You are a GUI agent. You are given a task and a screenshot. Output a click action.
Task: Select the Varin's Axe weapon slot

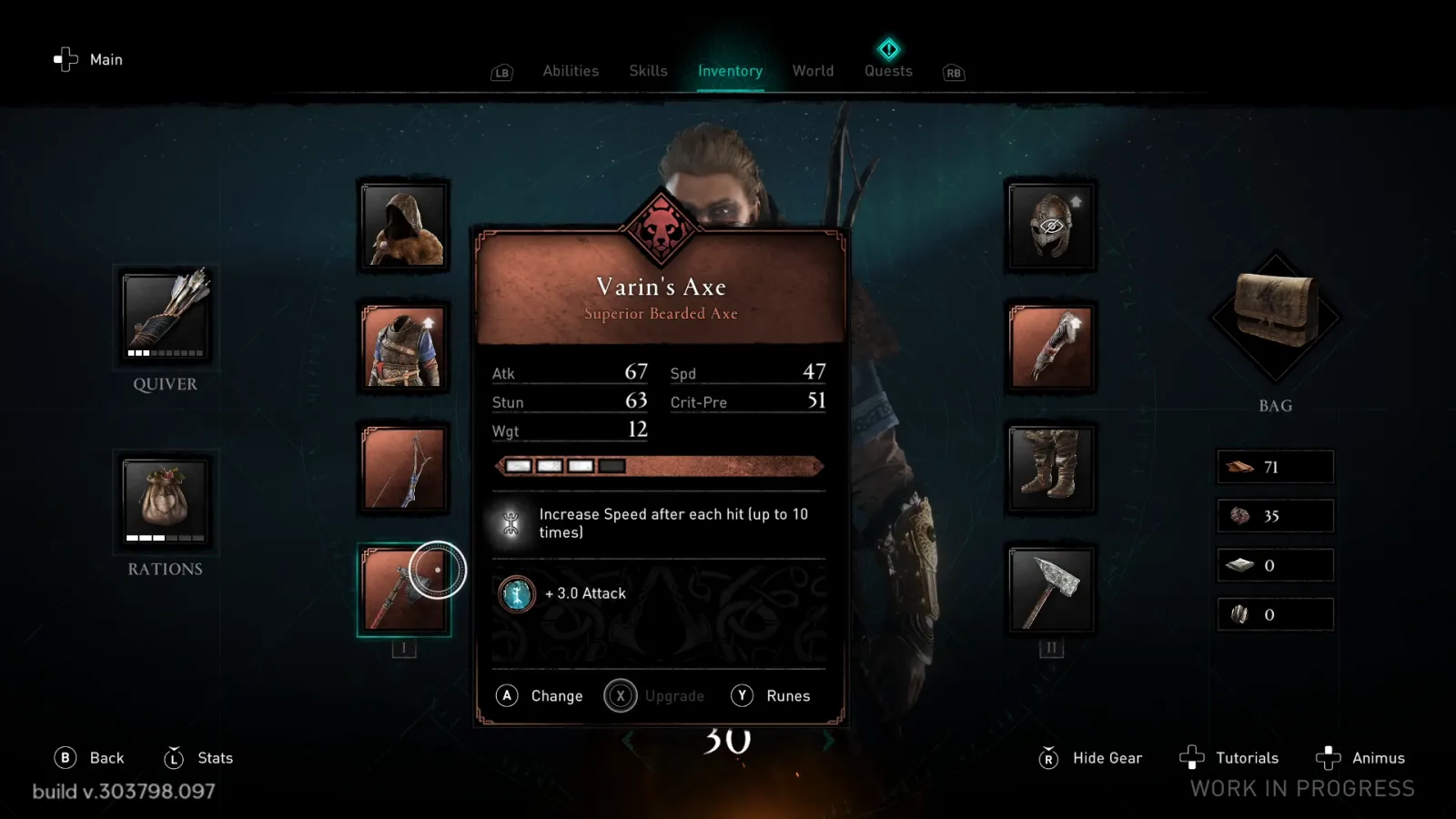tap(404, 590)
